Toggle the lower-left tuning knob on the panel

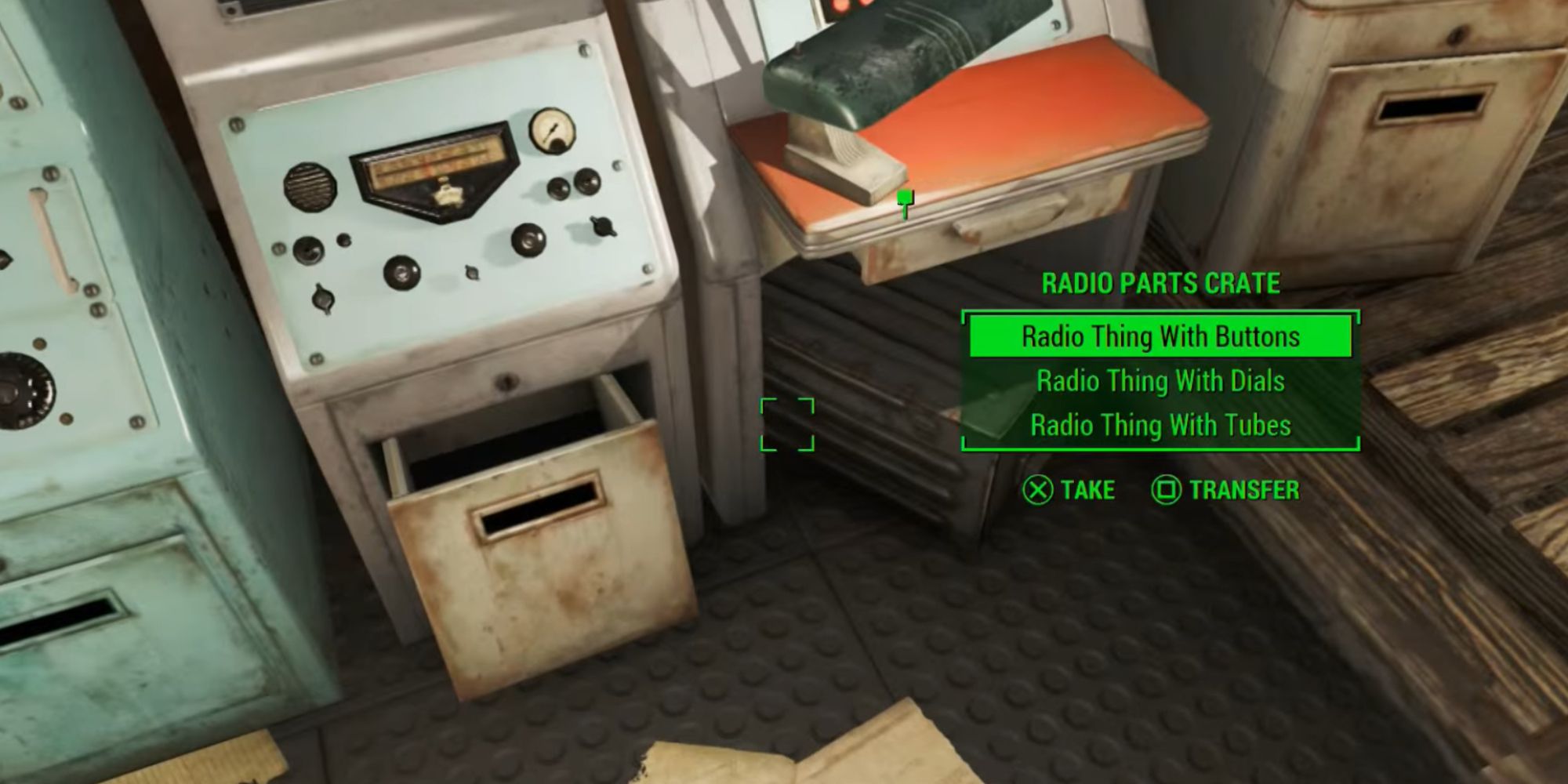click(x=308, y=250)
